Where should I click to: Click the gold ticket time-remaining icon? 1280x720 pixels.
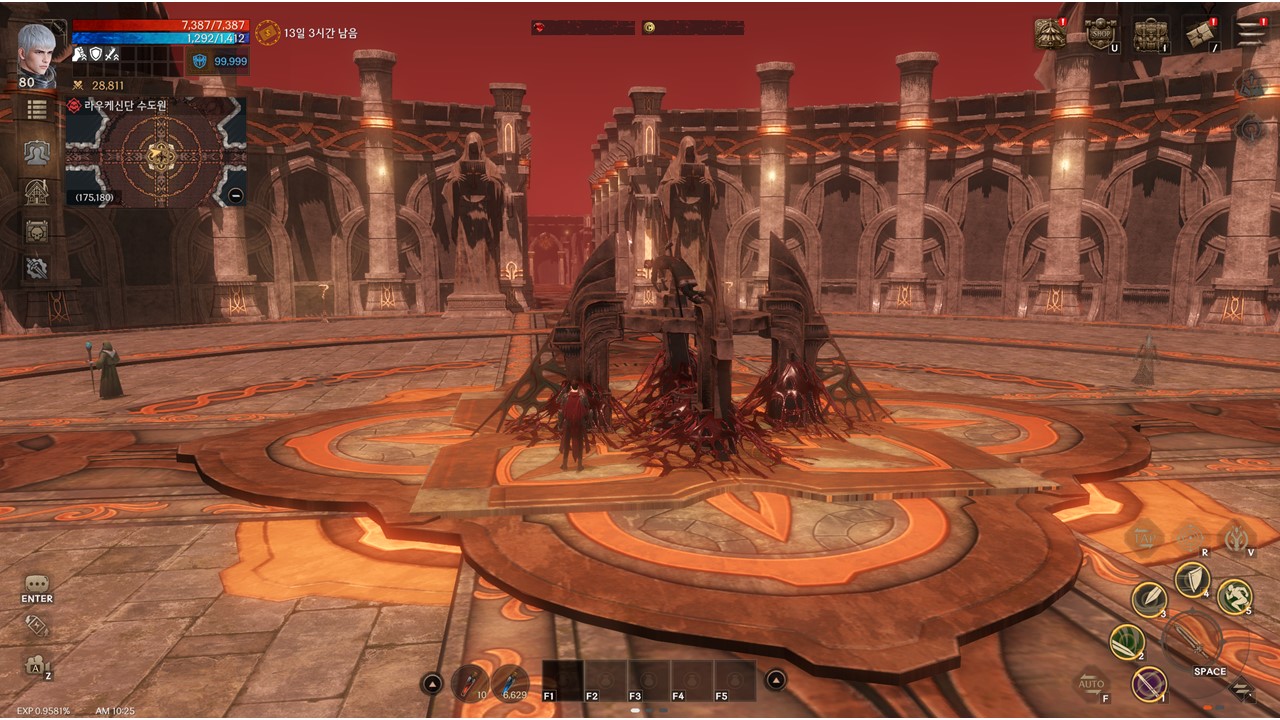pyautogui.click(x=267, y=33)
